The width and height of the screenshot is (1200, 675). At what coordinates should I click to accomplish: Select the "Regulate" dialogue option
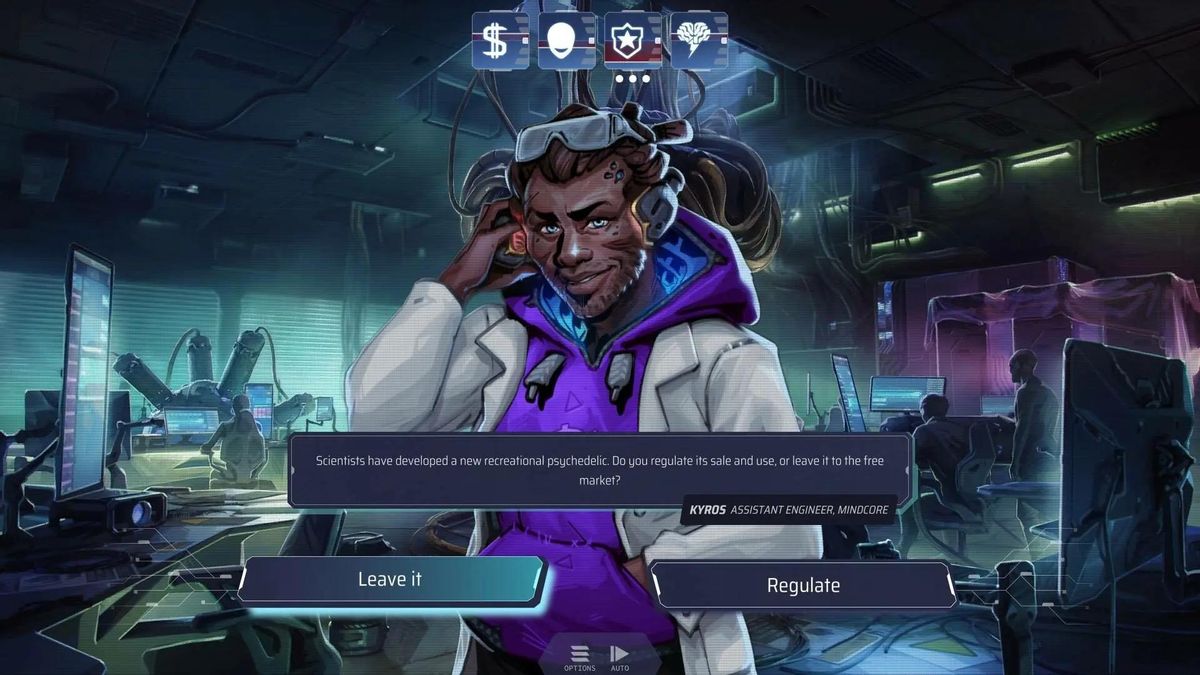(x=803, y=586)
